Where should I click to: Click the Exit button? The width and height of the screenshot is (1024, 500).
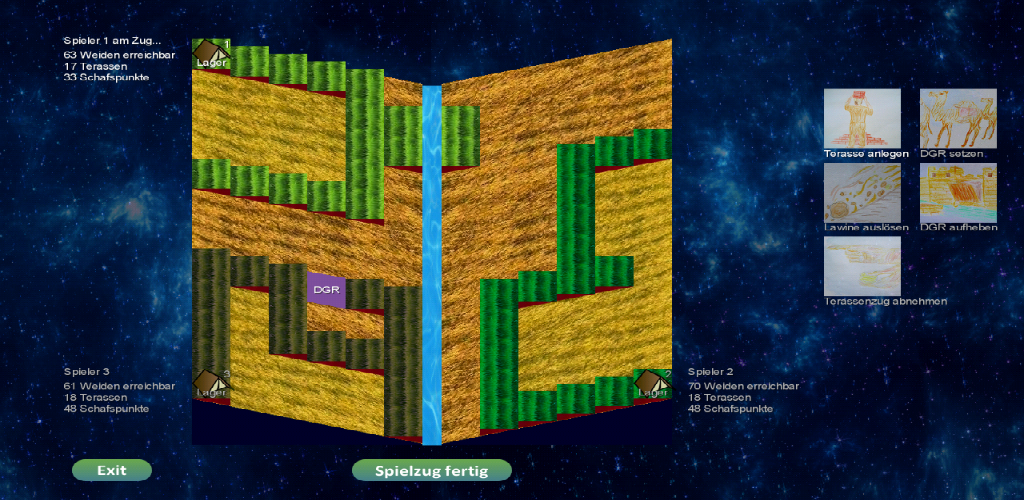[112, 470]
